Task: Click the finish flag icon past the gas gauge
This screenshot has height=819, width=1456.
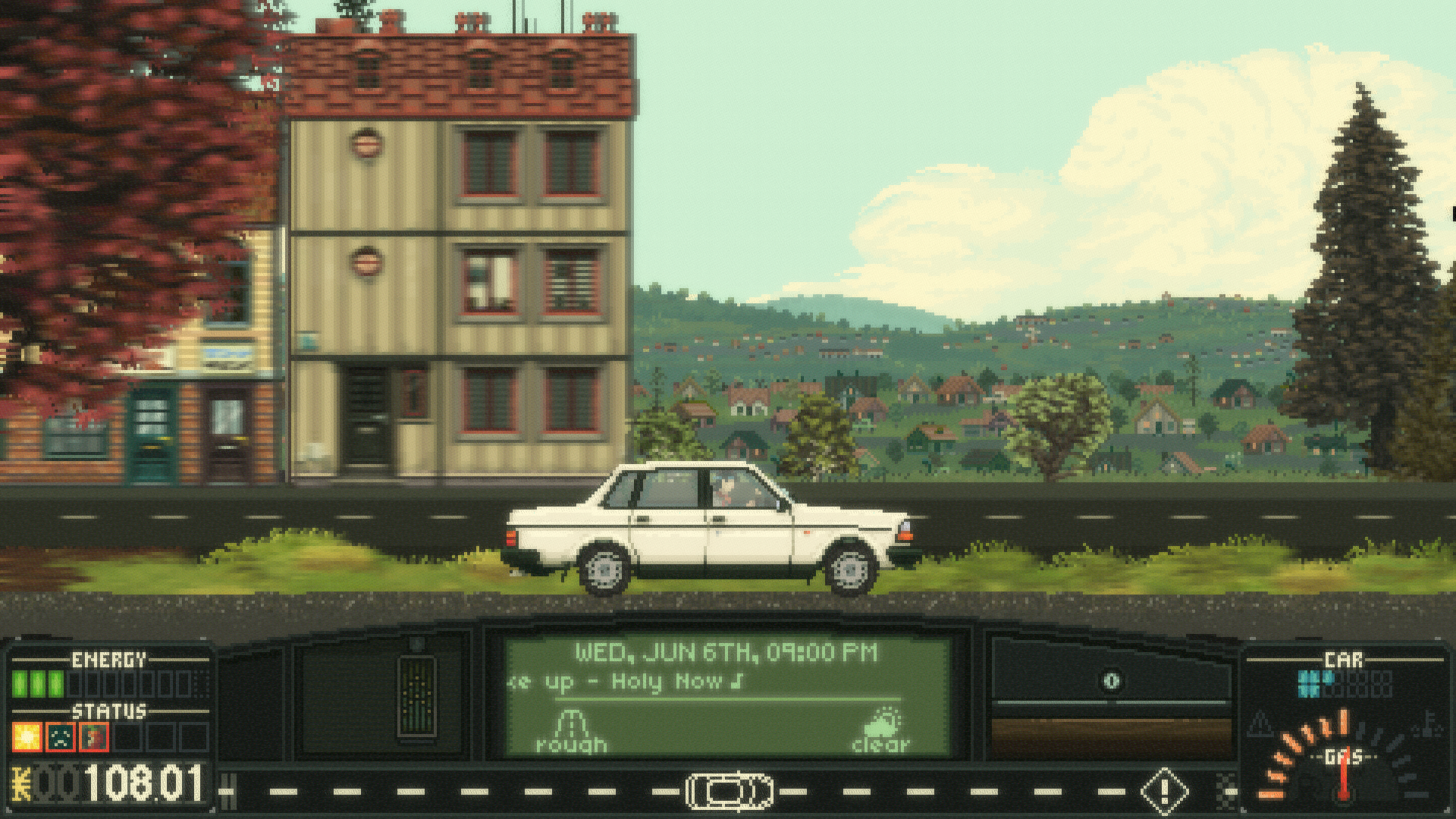Action: click(1226, 790)
